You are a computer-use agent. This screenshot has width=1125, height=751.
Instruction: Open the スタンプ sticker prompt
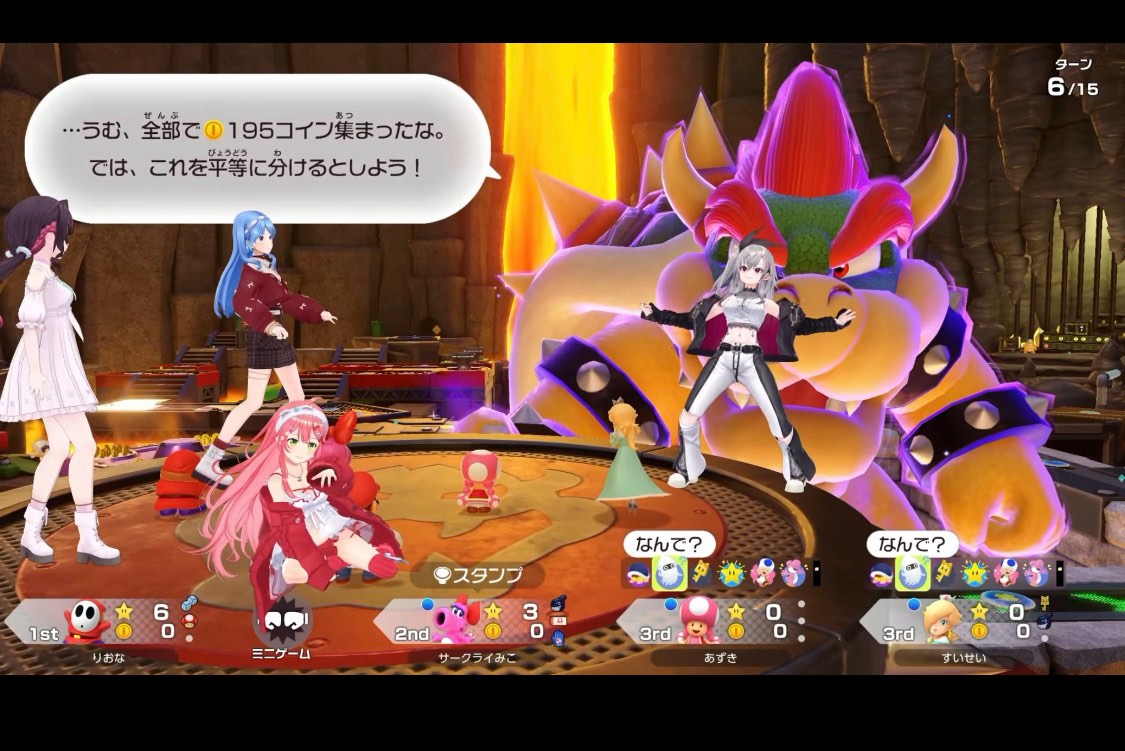478,575
